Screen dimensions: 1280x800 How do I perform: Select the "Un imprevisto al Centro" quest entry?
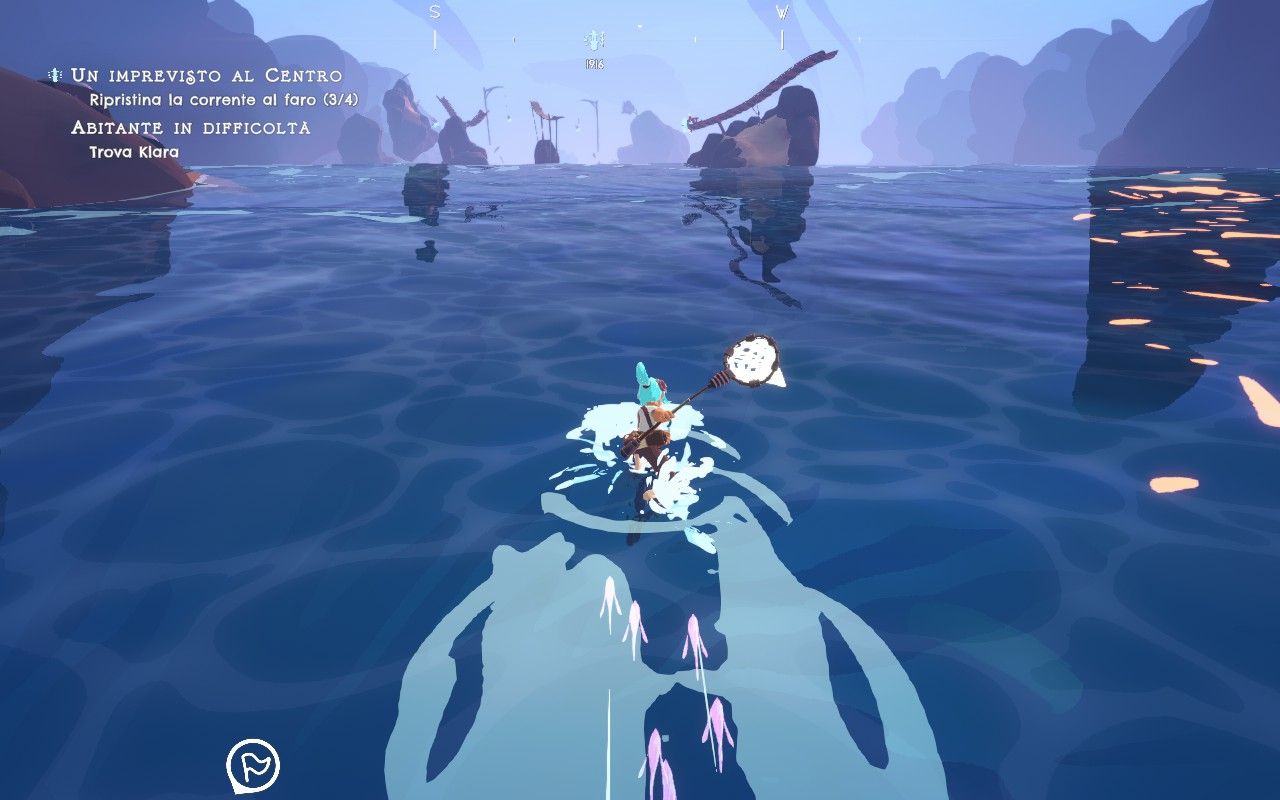(x=206, y=76)
